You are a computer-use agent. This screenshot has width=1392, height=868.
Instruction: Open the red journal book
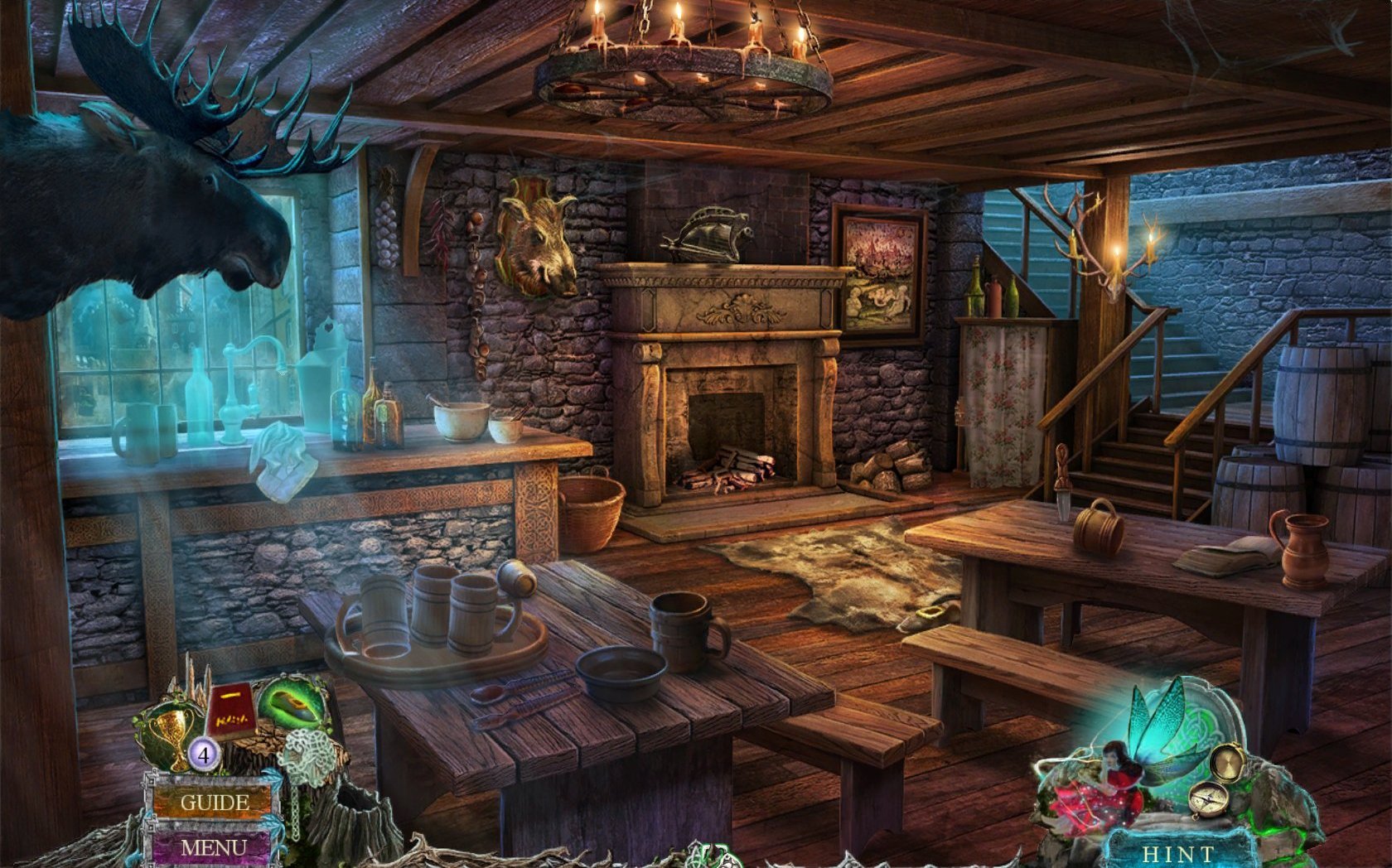[x=230, y=714]
